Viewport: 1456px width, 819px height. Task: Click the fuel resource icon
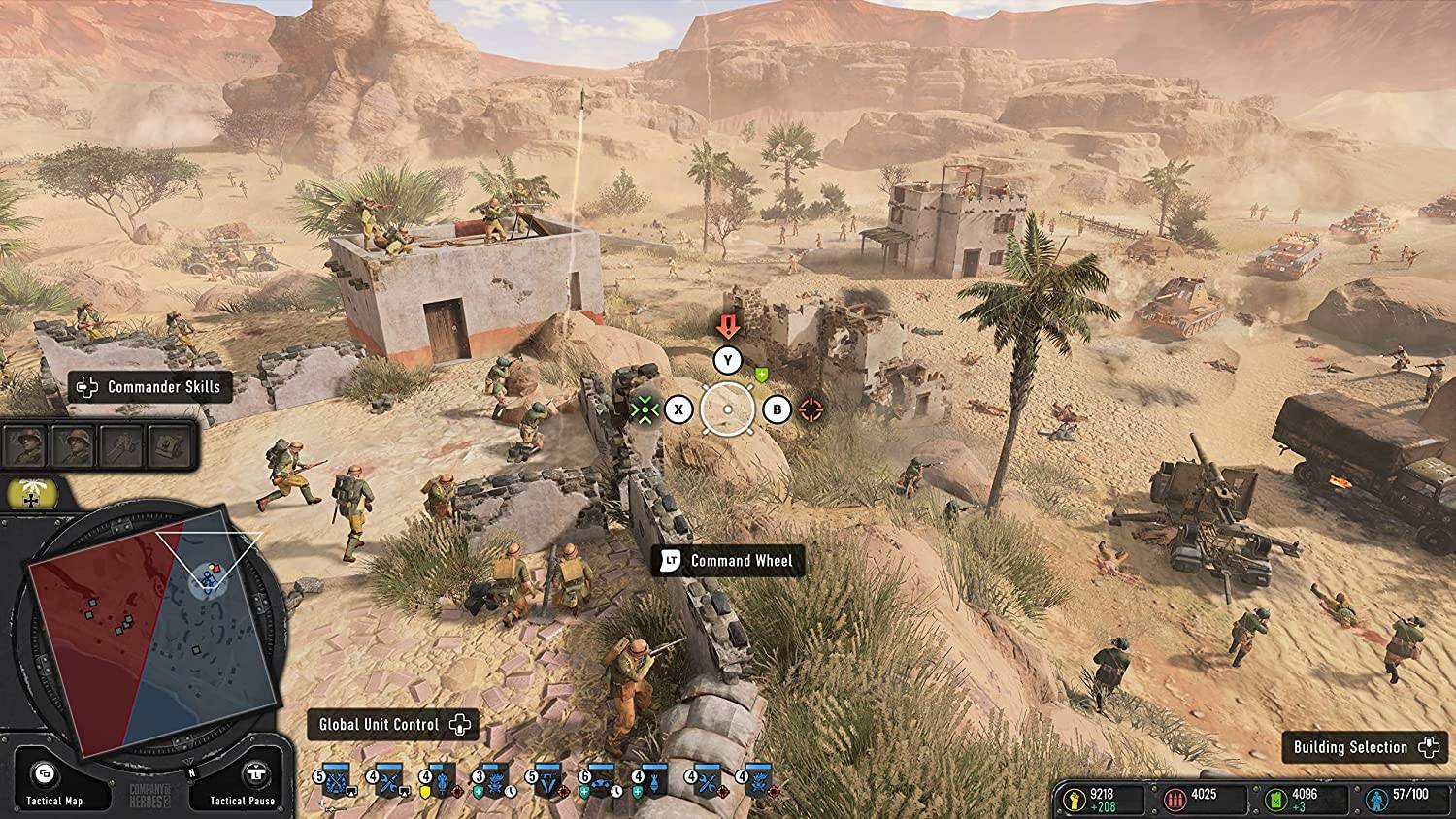coord(1275,800)
